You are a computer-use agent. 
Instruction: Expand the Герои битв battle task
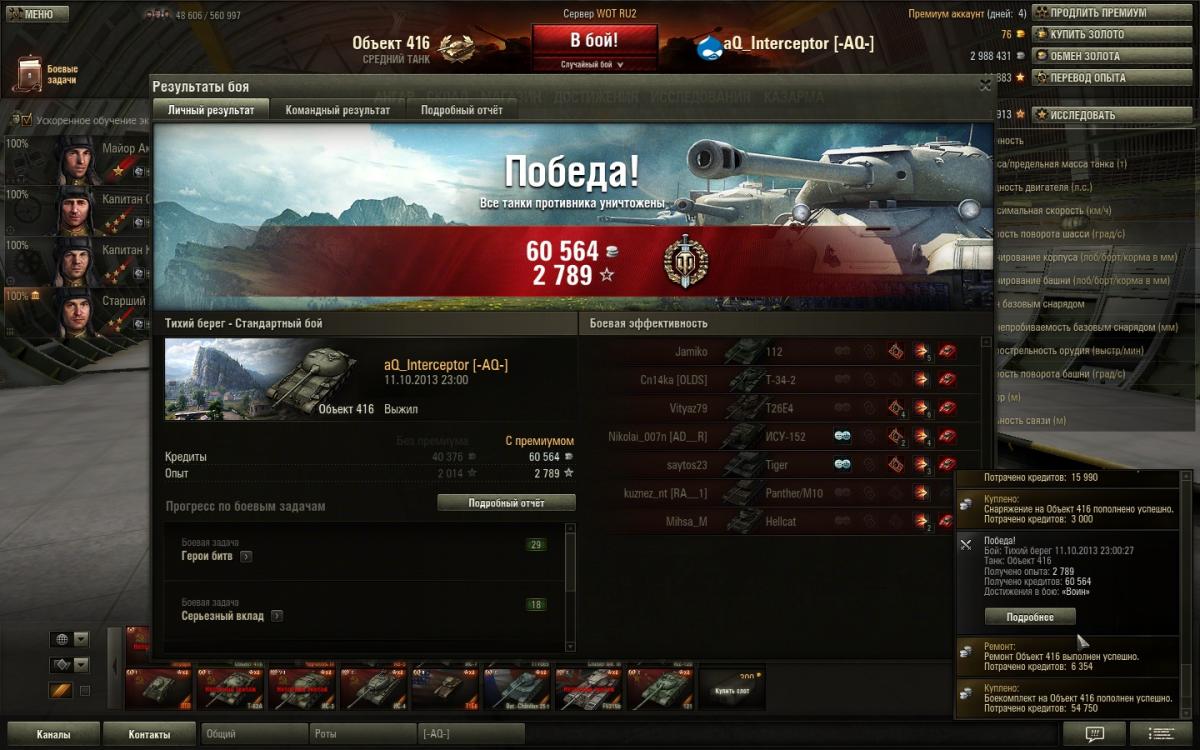[x=246, y=557]
